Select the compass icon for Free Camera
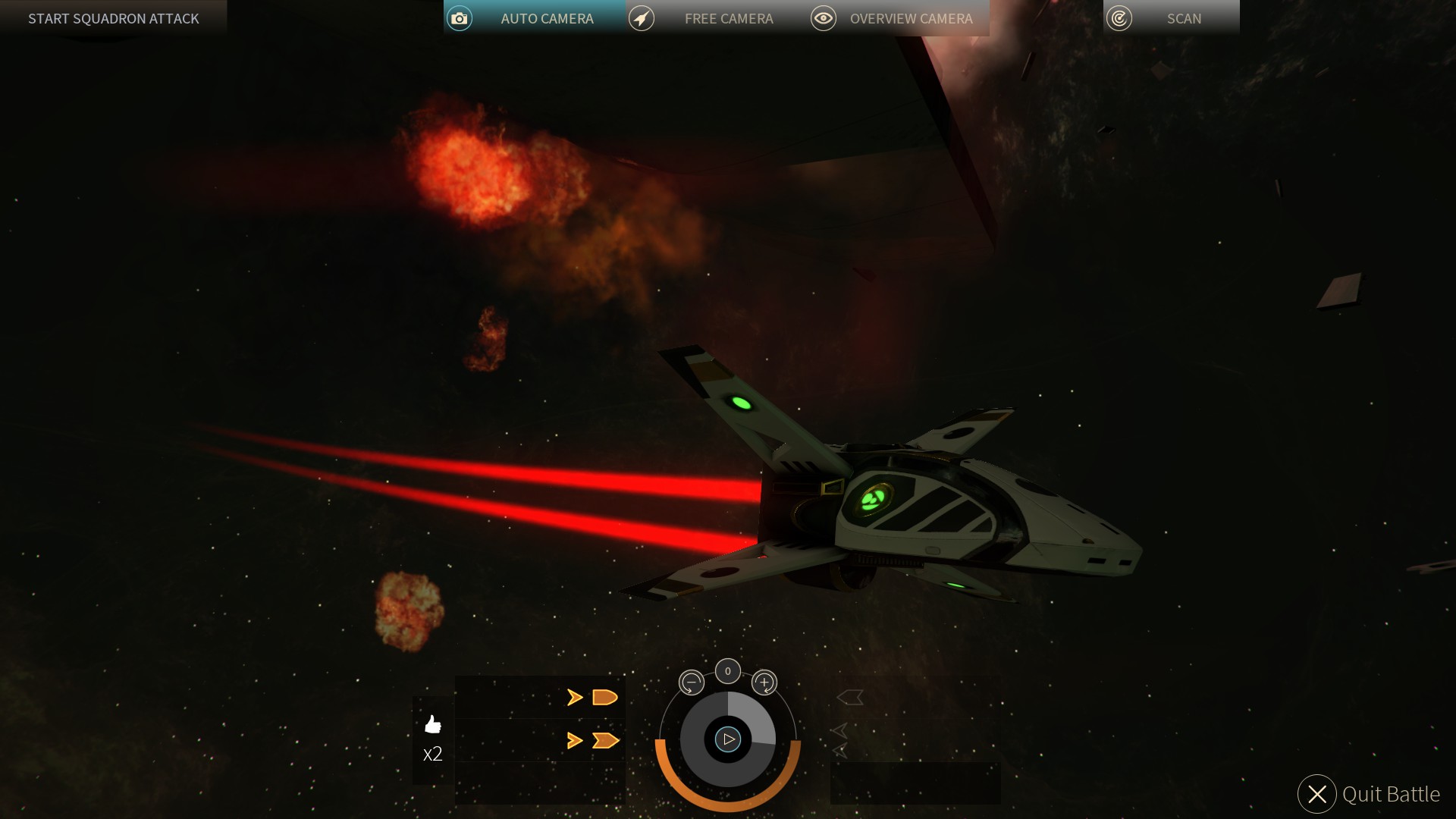Screen dimensions: 1456x819 click(x=641, y=17)
